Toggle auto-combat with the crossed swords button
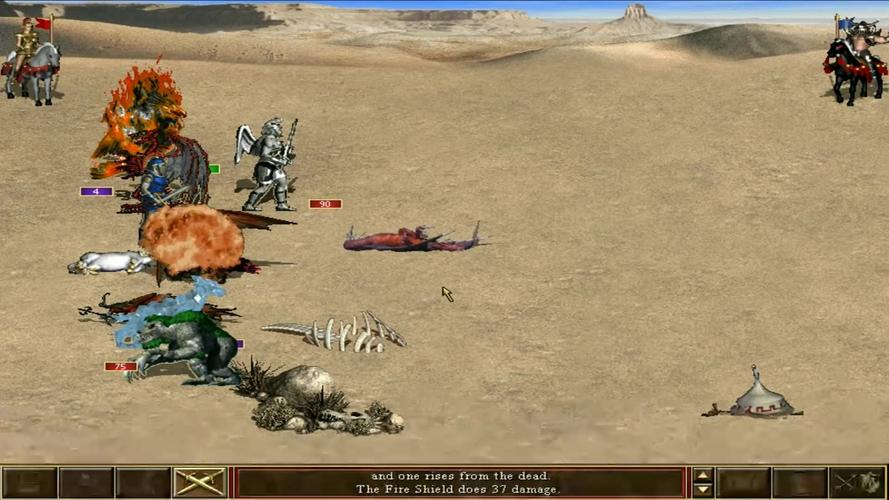 pos(200,483)
